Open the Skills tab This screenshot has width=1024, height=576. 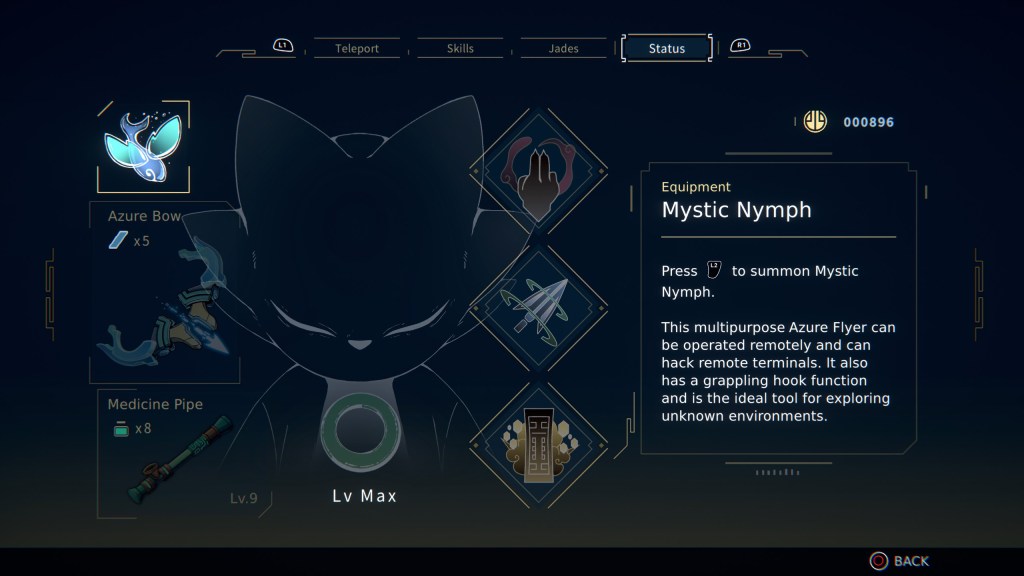coord(460,48)
